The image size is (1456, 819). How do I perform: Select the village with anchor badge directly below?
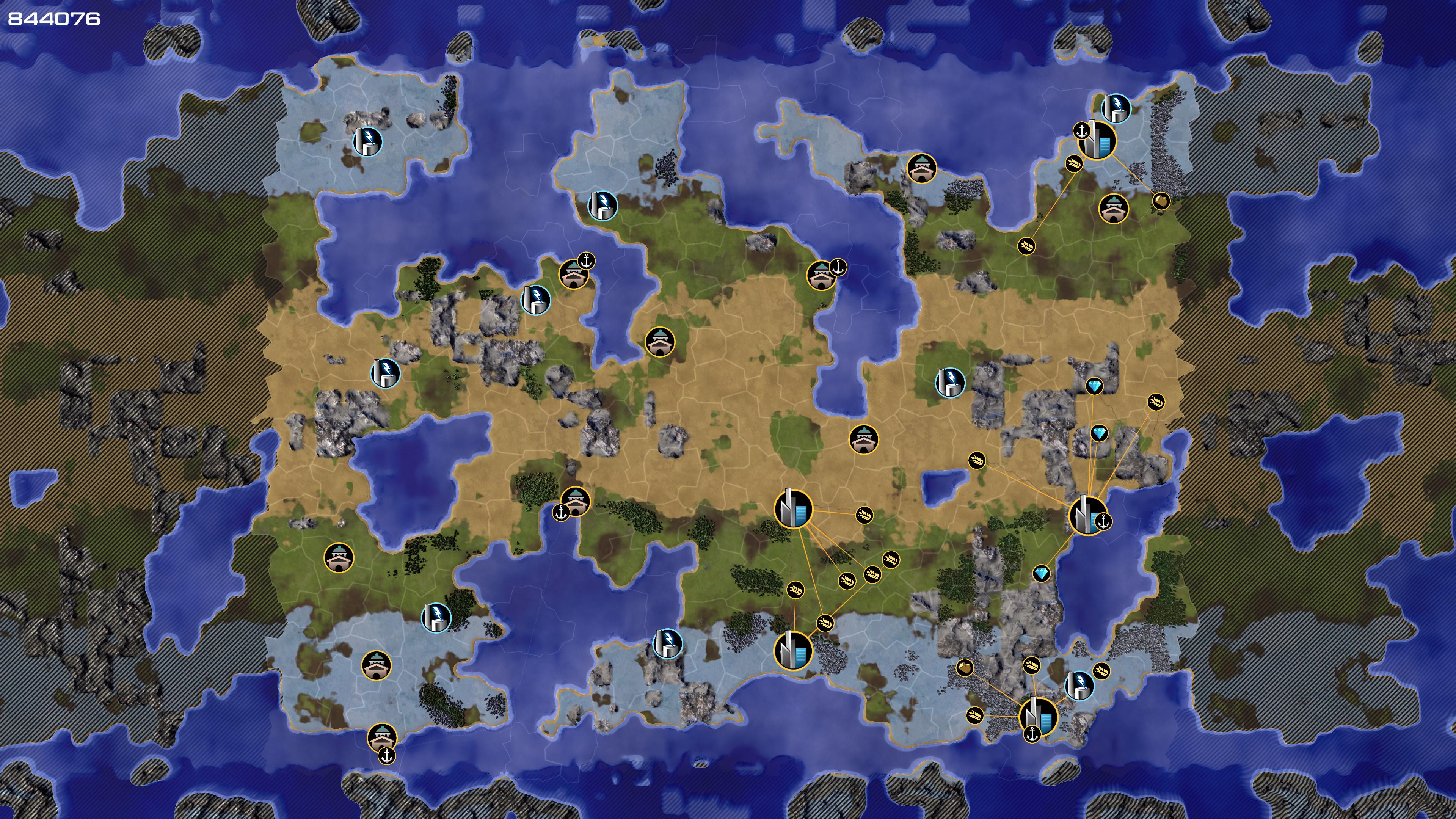click(x=382, y=737)
